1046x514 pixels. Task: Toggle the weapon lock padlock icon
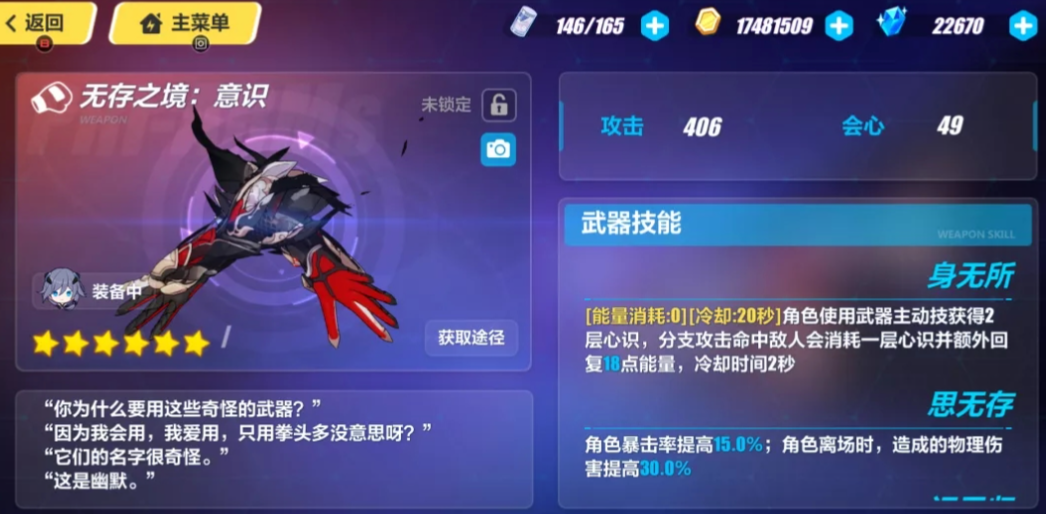tap(498, 104)
